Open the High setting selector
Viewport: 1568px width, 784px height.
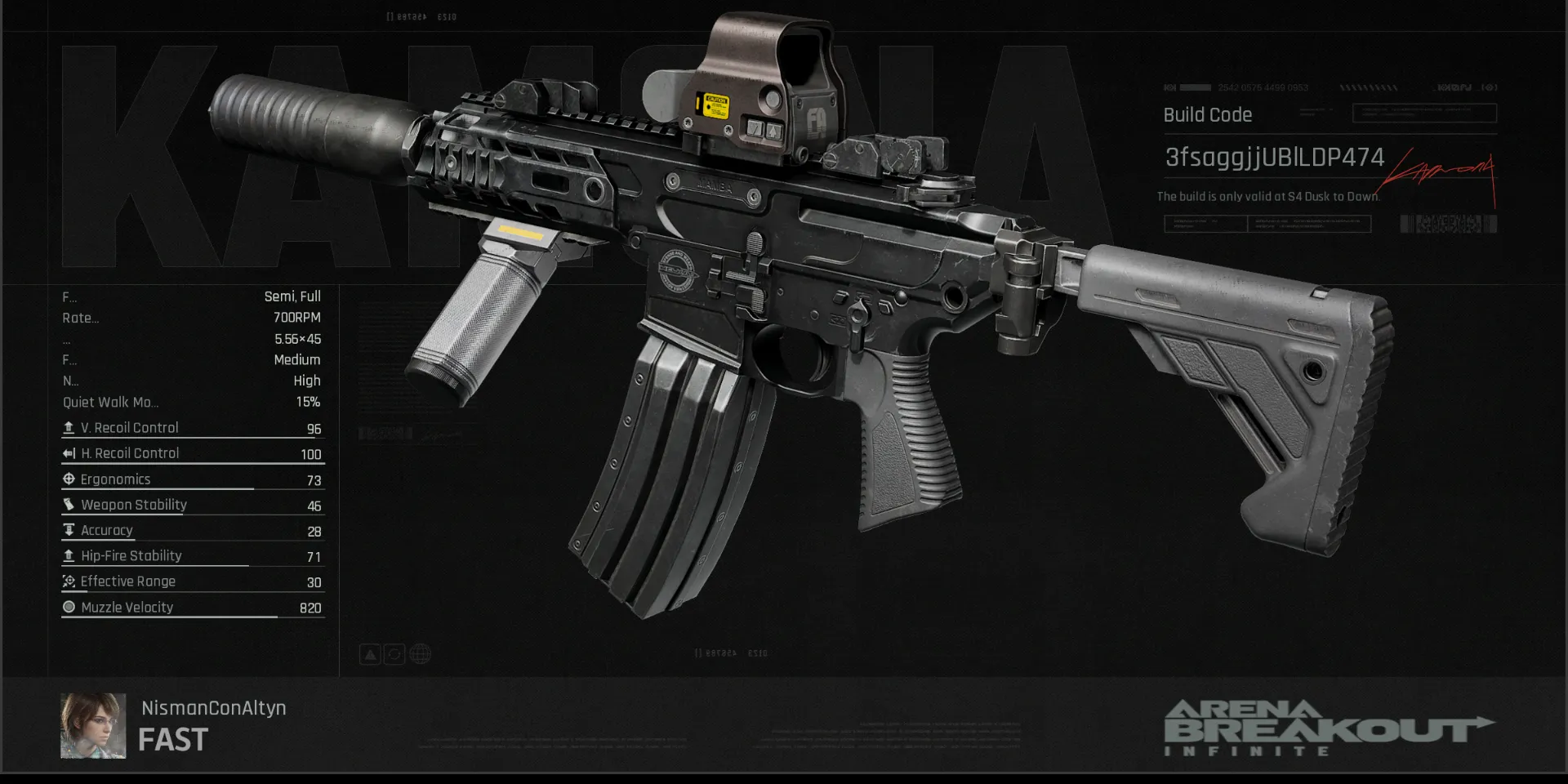pos(308,381)
